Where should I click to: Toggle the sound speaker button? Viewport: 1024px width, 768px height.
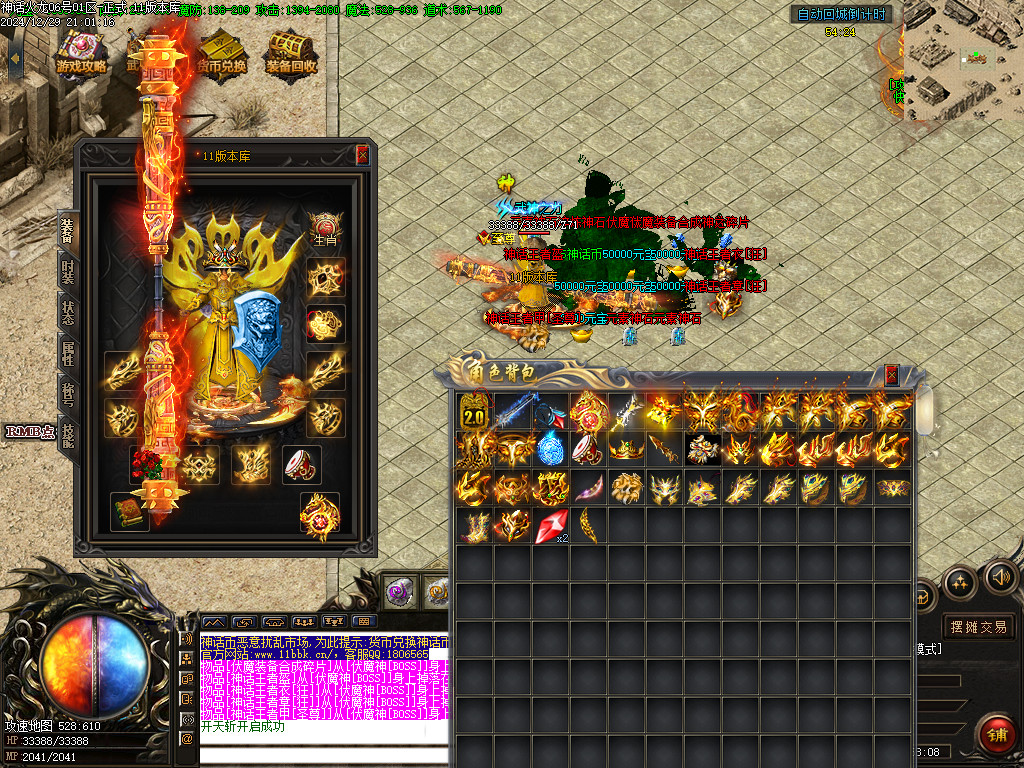pos(1000,577)
